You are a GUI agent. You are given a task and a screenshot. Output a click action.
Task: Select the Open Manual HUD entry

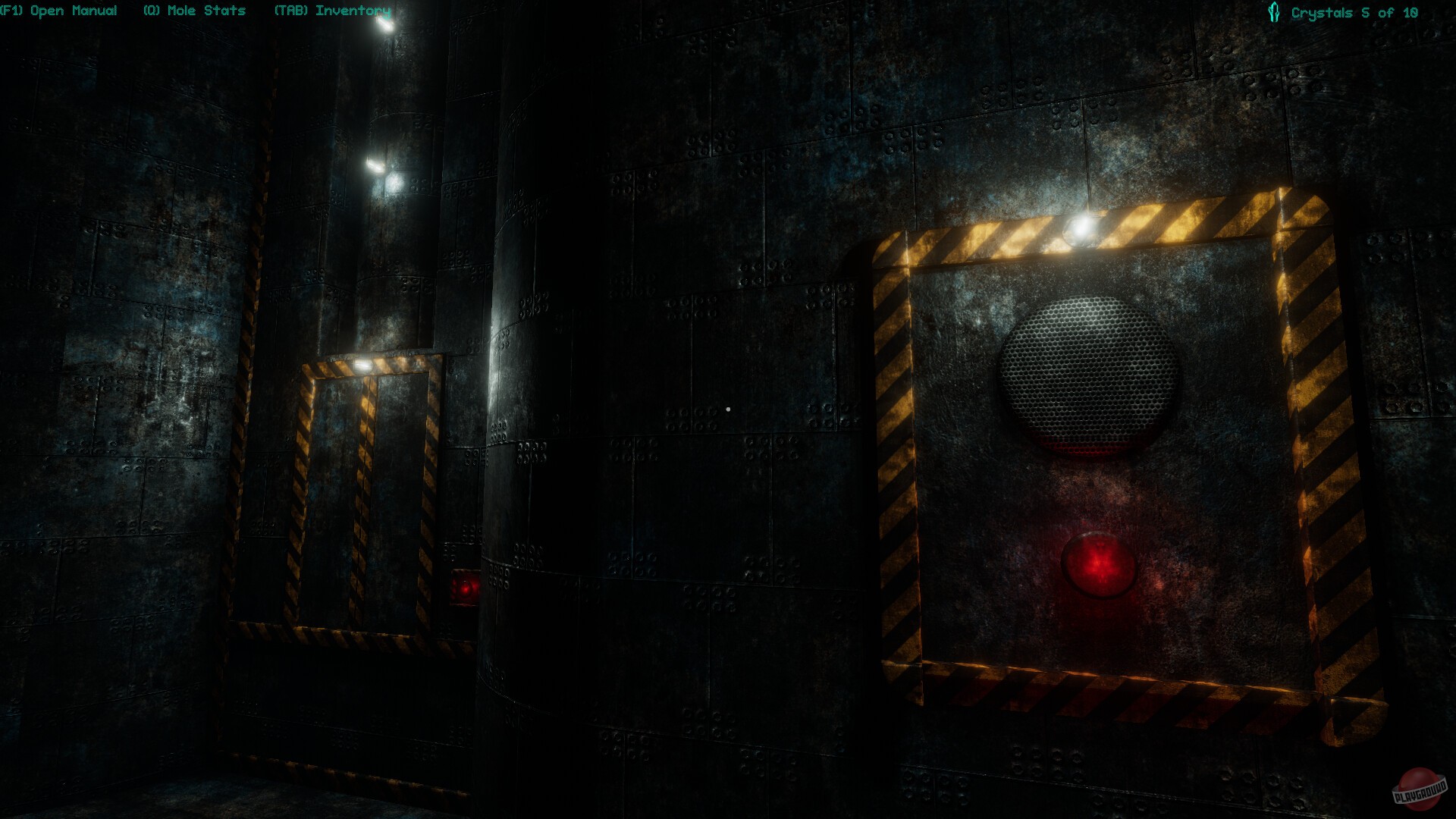(x=59, y=11)
